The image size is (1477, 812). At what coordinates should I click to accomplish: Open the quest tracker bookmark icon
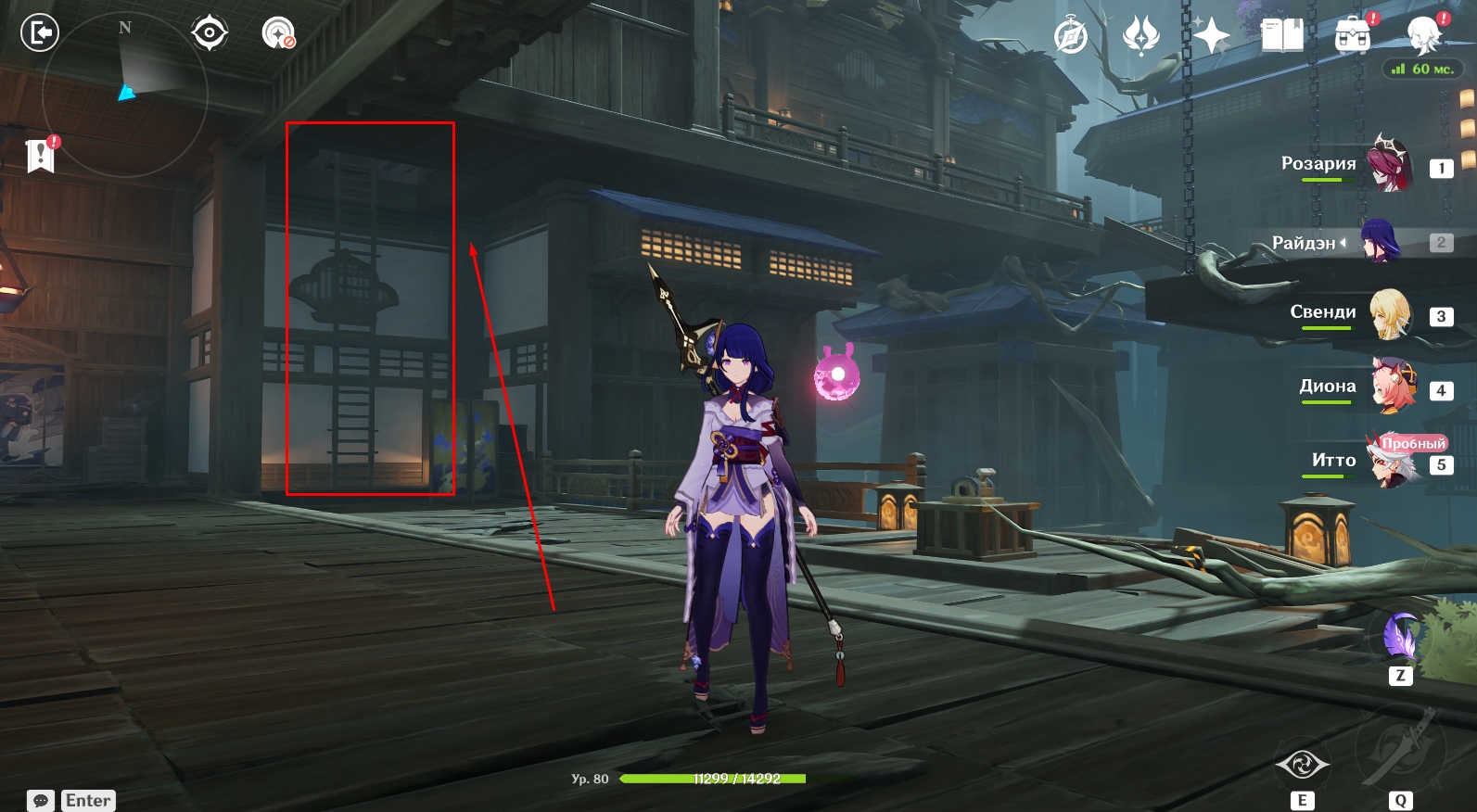click(x=41, y=155)
